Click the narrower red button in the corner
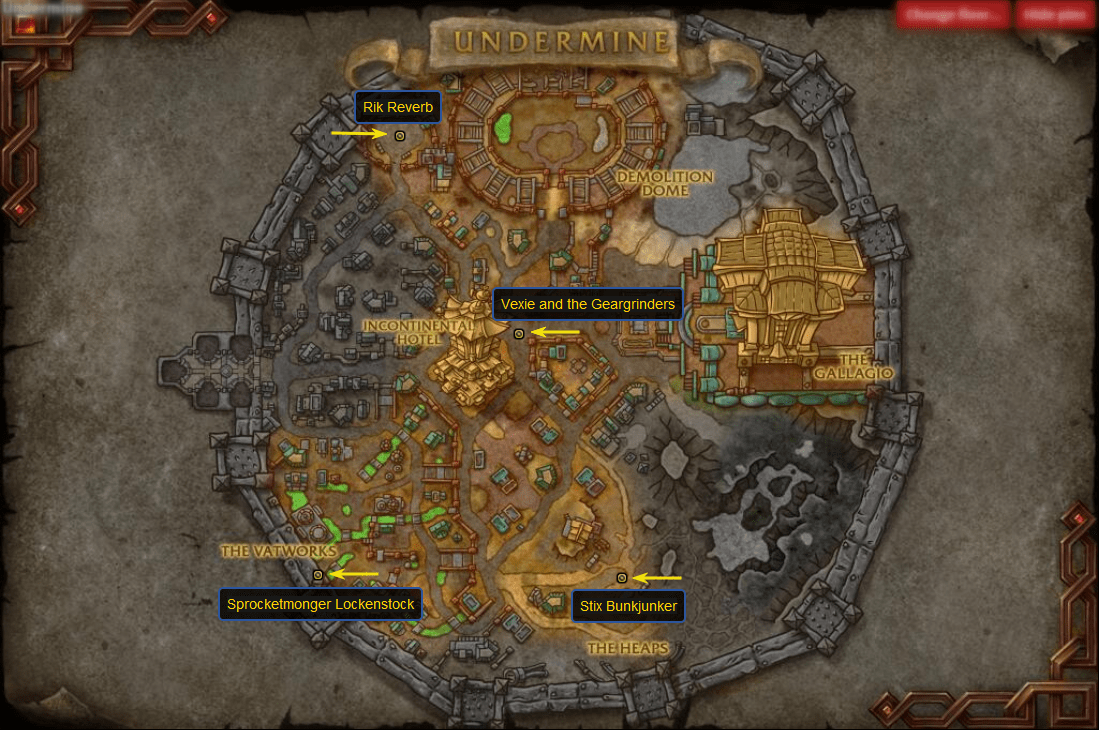1099x730 pixels. point(1056,15)
